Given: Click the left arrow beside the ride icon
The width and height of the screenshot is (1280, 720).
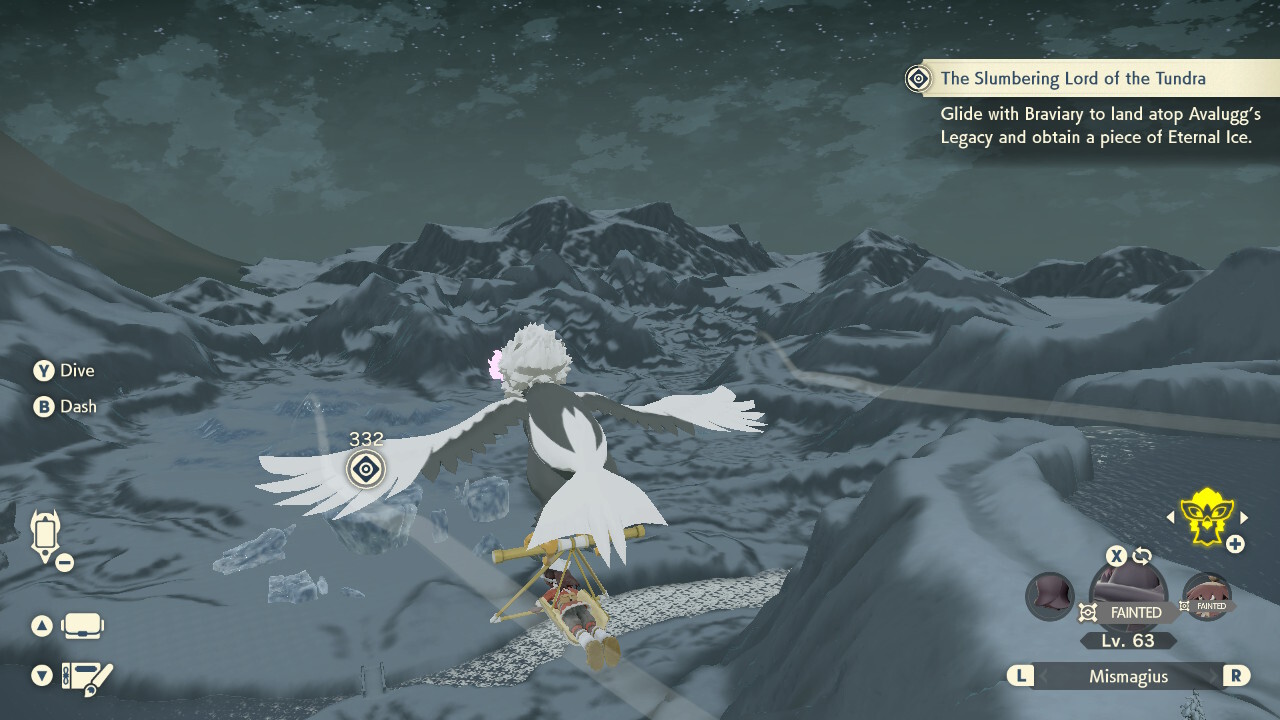Looking at the screenshot, I should coord(1171,517).
